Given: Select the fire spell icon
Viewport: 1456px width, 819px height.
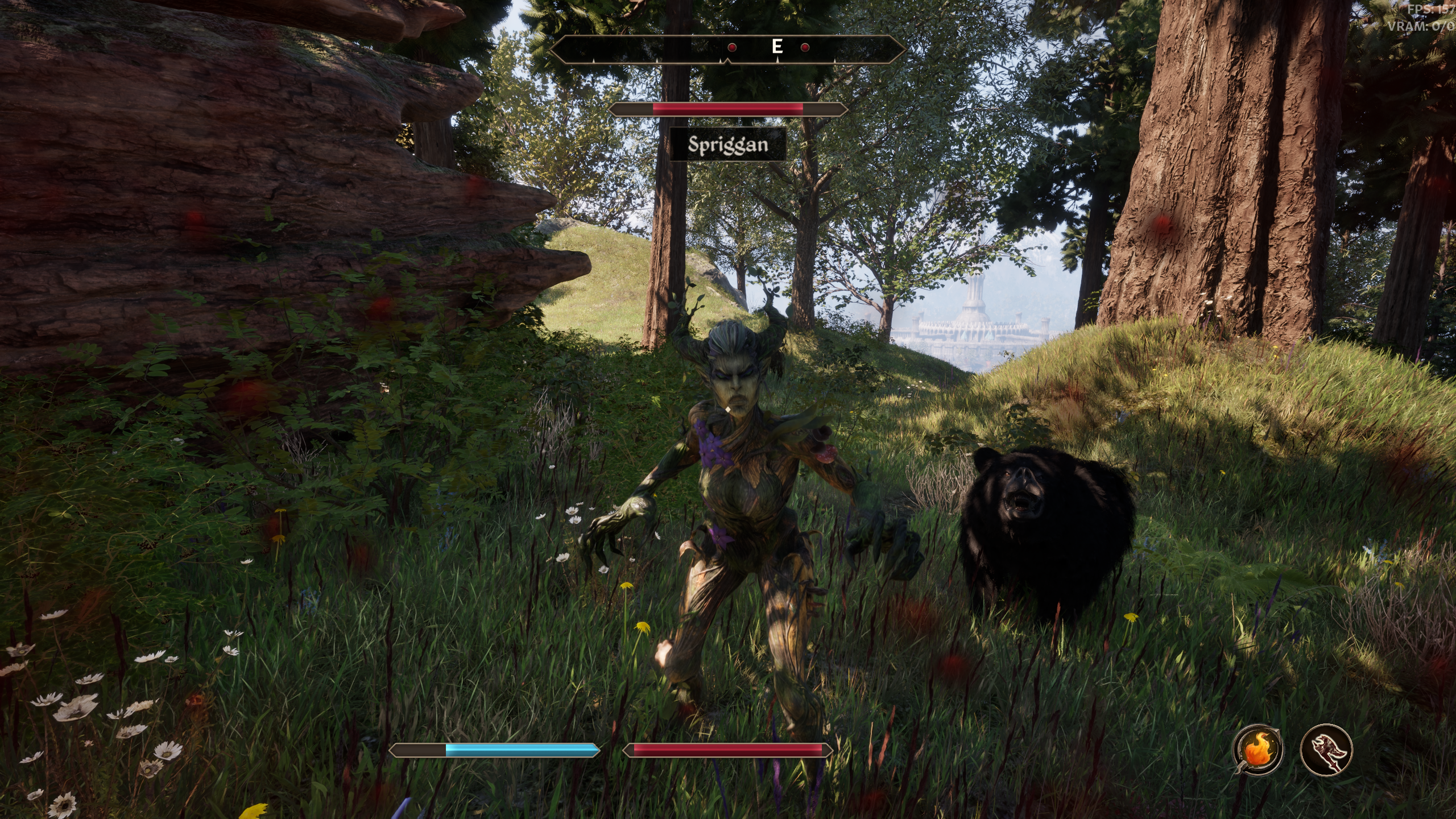Looking at the screenshot, I should [x=1257, y=750].
